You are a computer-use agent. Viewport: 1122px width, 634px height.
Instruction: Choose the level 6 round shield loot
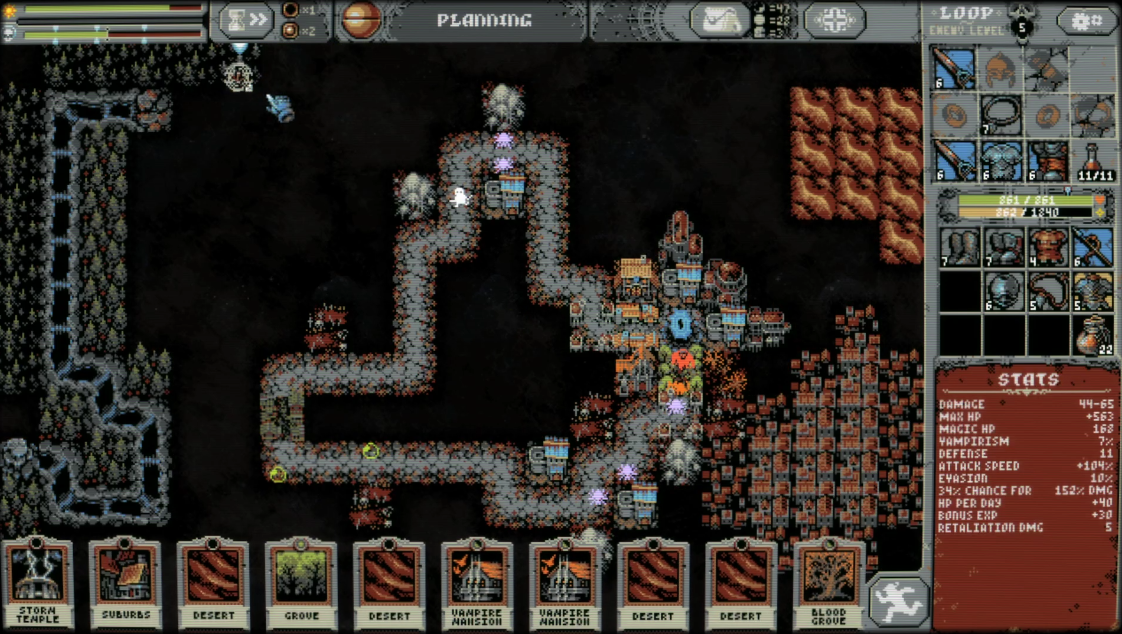1002,291
